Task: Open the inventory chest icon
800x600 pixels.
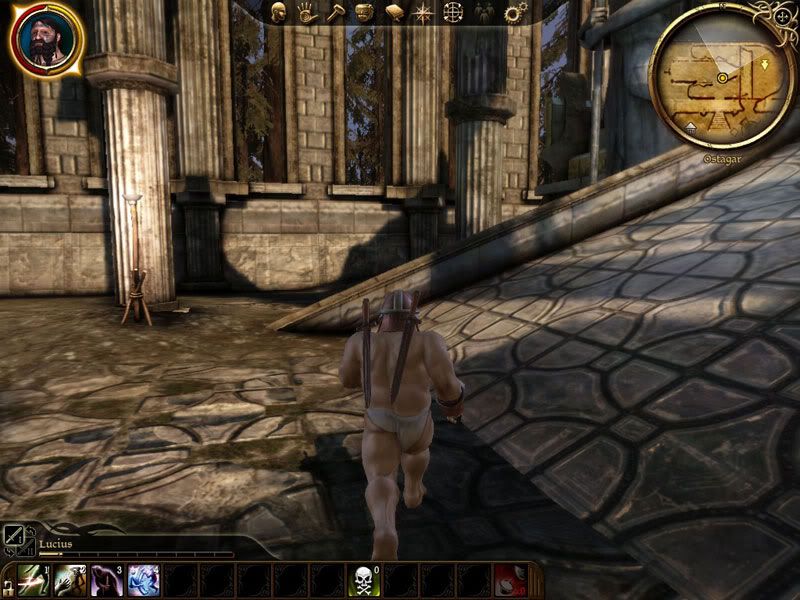Action: (364, 13)
